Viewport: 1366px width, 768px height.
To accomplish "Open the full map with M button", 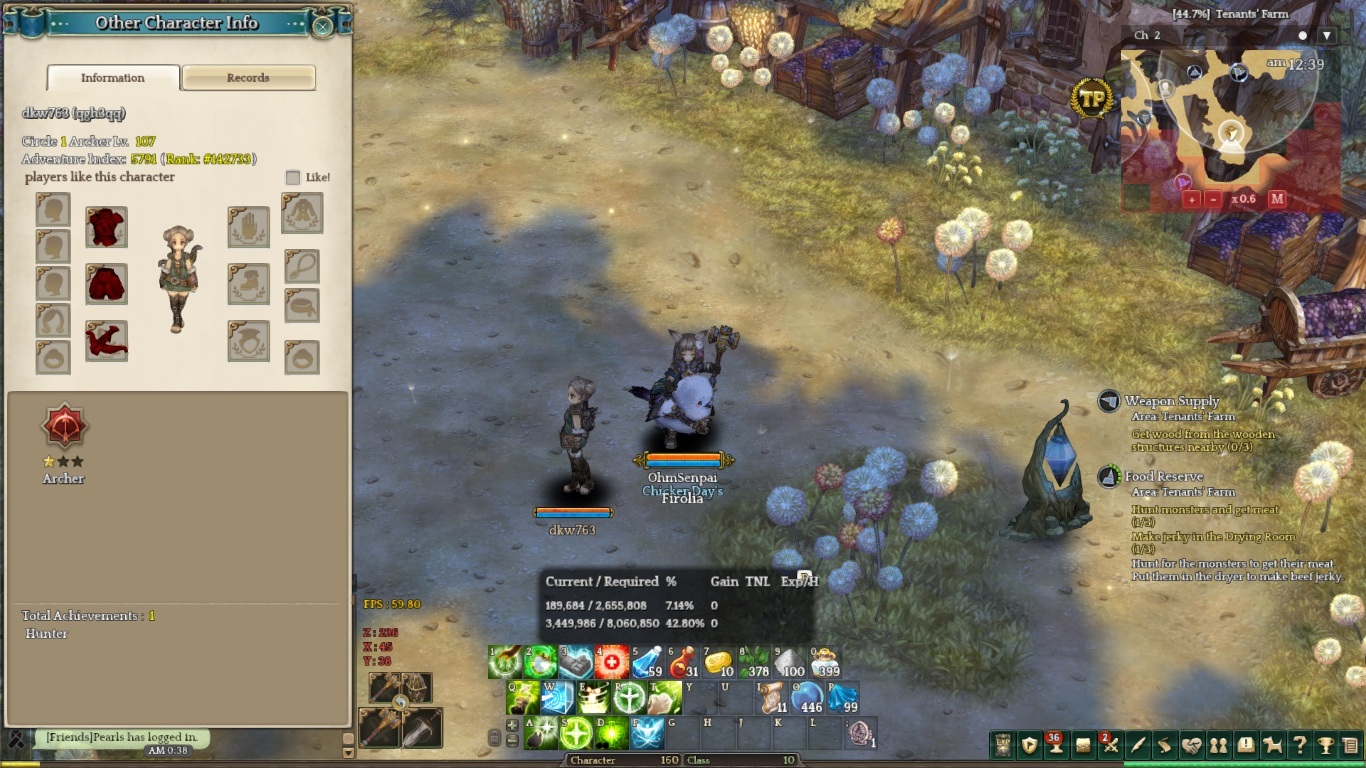I will click(1277, 199).
